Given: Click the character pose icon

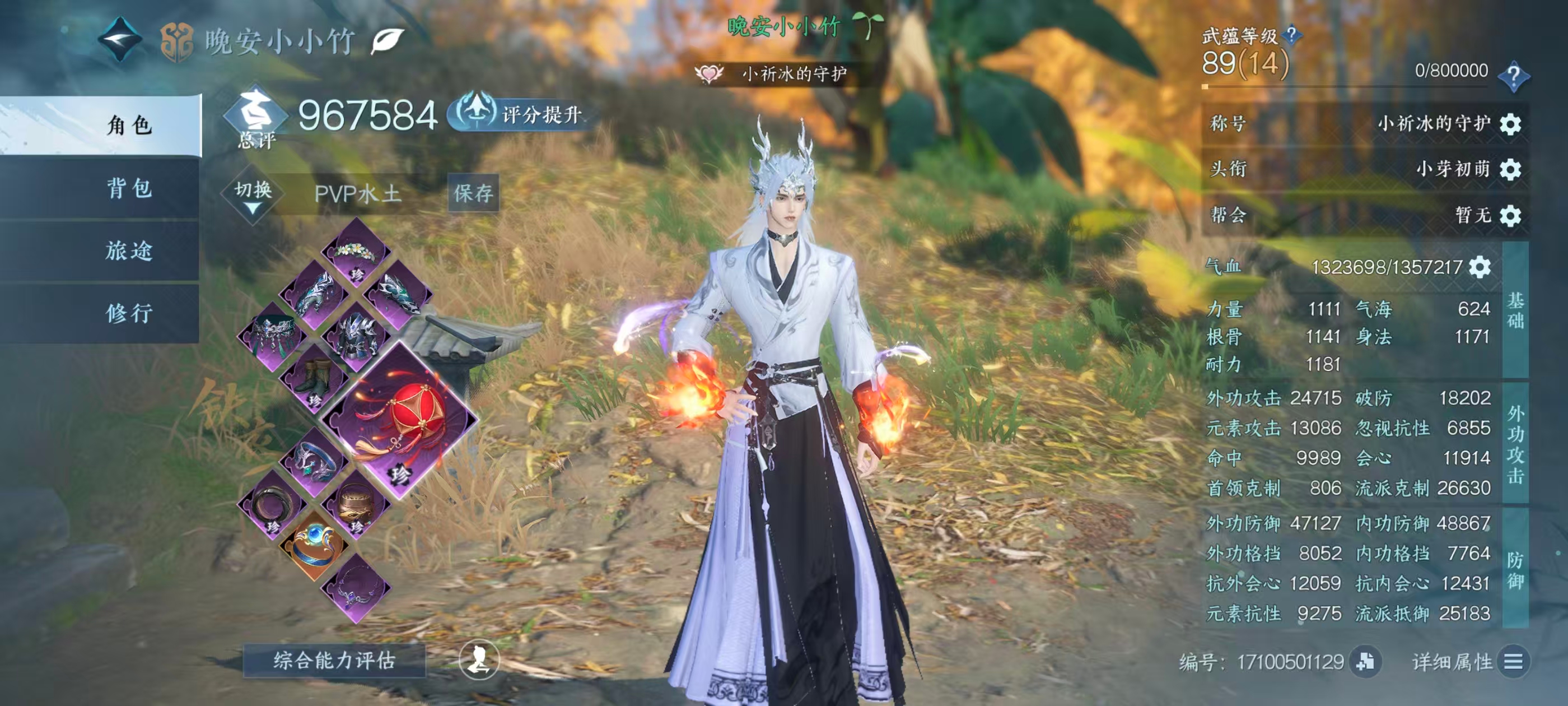Looking at the screenshot, I should (x=479, y=659).
